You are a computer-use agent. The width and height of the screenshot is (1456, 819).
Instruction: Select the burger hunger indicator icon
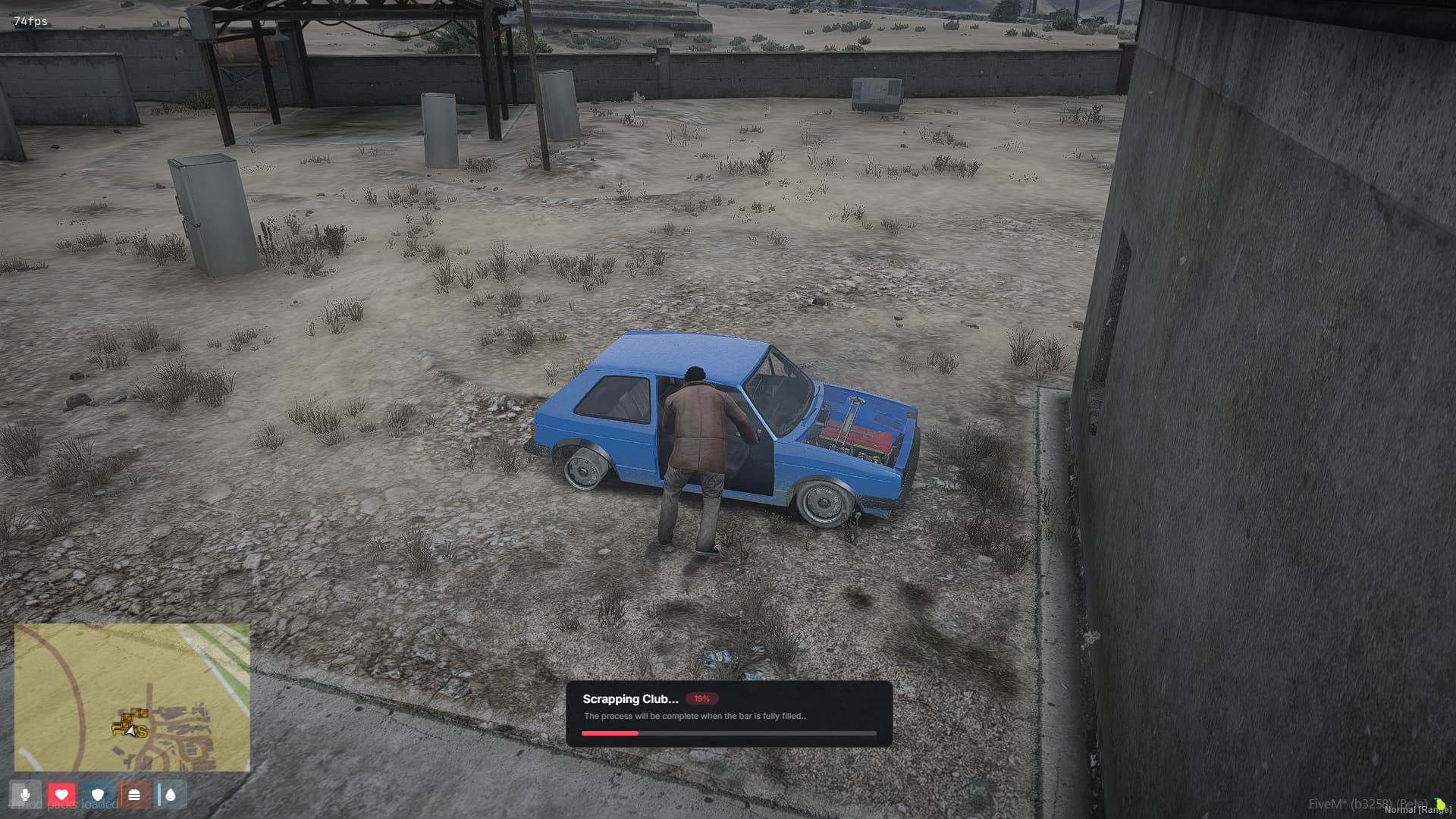pyautogui.click(x=135, y=795)
